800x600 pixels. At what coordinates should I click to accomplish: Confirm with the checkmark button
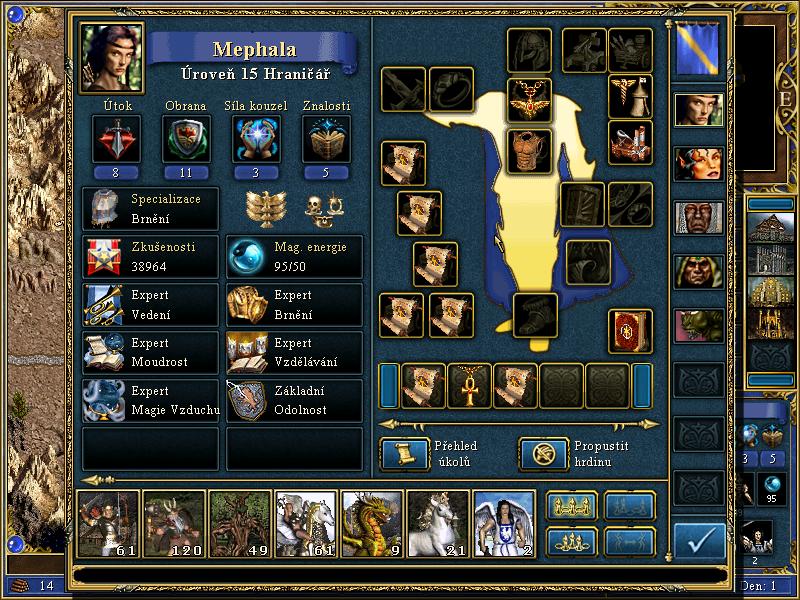[x=699, y=540]
